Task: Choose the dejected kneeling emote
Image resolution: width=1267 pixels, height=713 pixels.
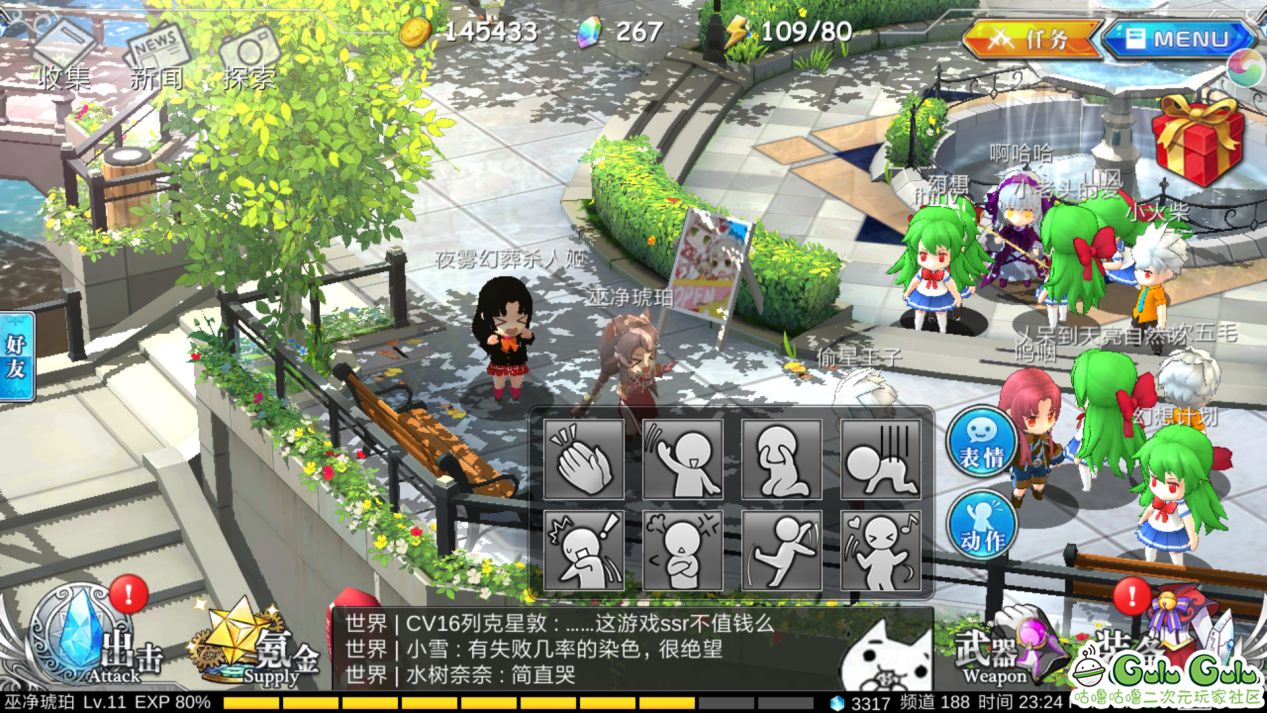Action: [880, 459]
